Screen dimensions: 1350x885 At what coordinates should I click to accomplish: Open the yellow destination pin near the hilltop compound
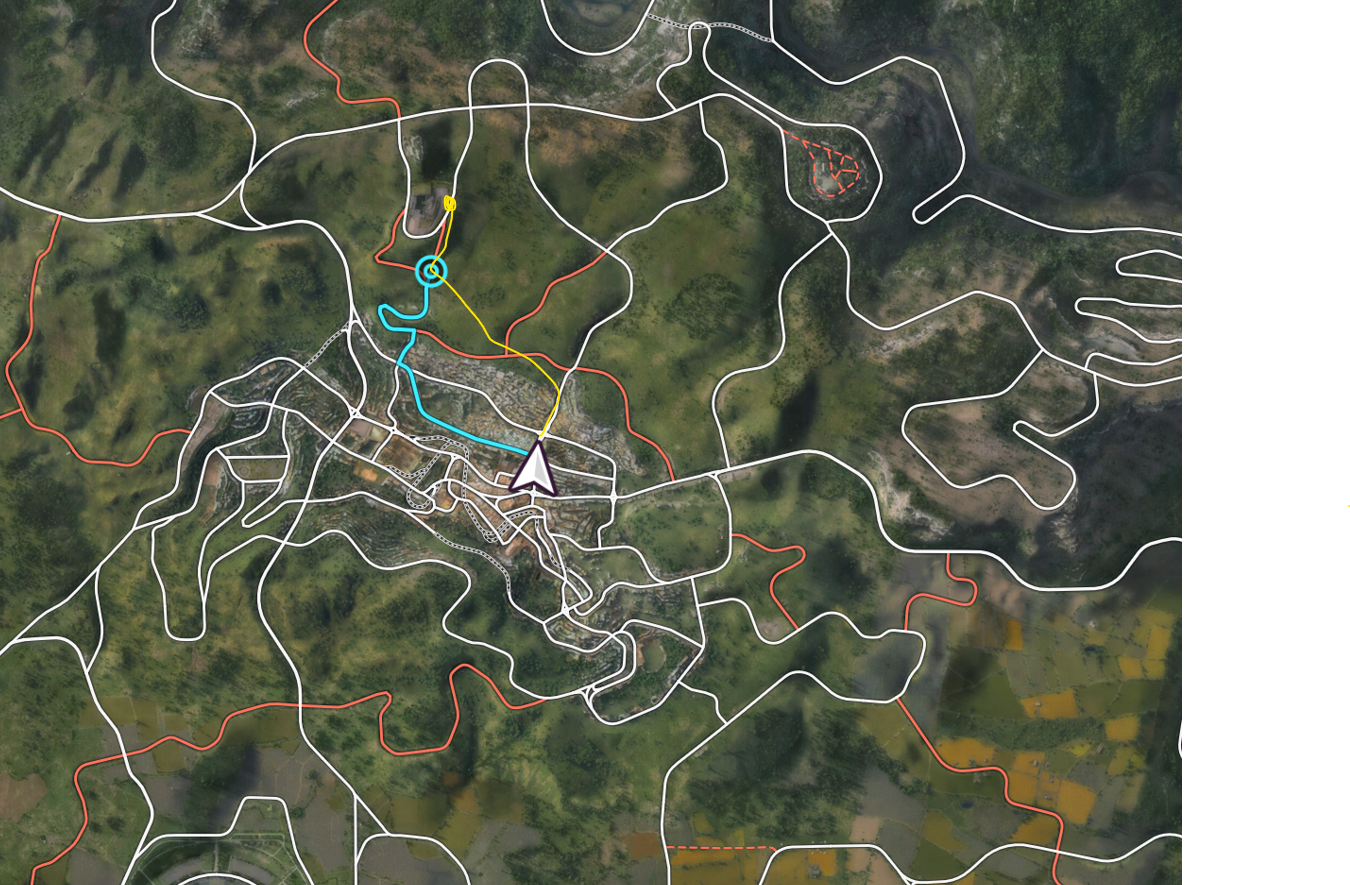tap(449, 203)
